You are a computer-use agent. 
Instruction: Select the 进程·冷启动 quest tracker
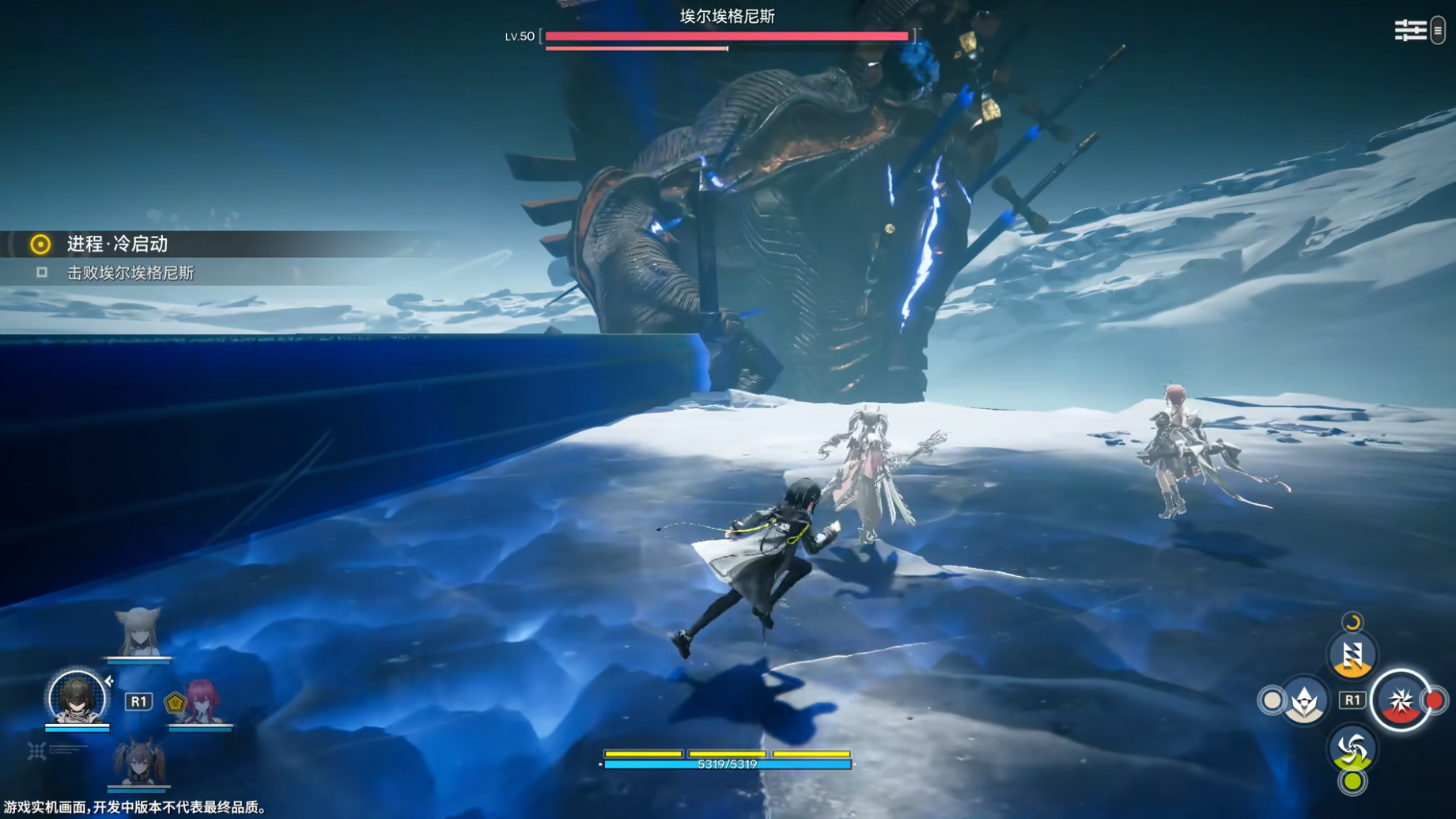coord(117,244)
